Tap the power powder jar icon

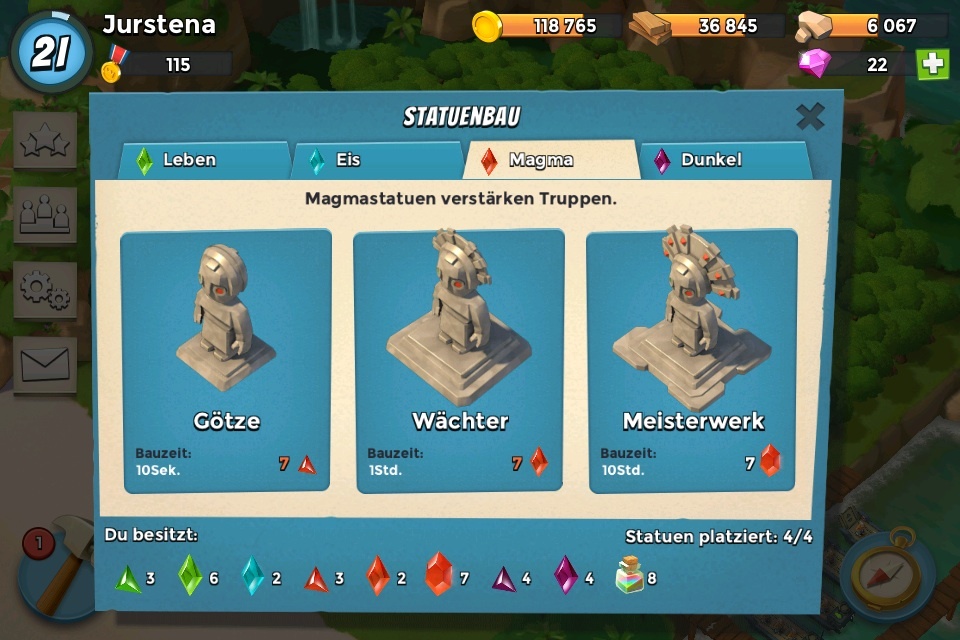click(630, 575)
